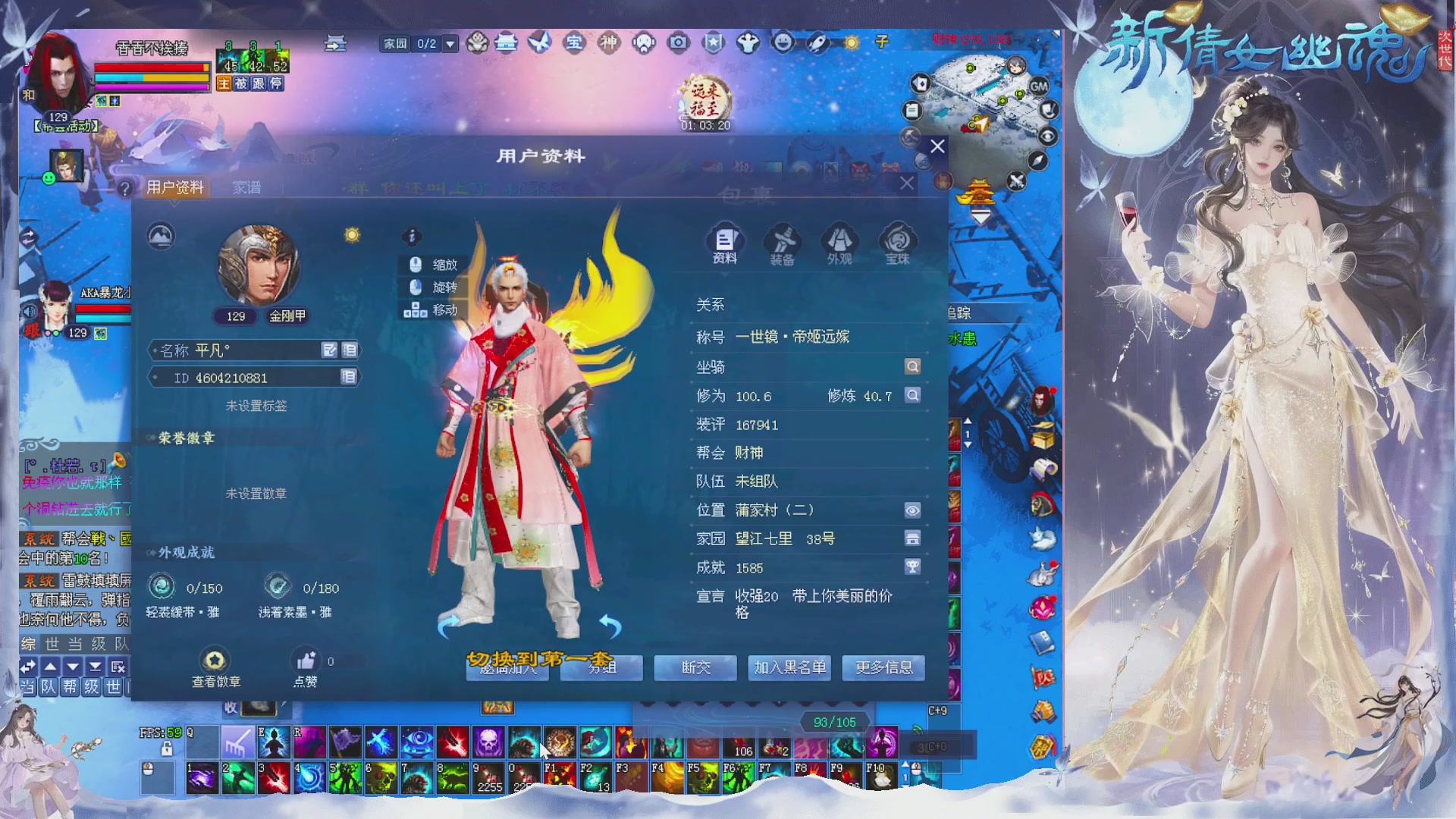
Task: Toggle the location visibility eye beside 蒲家村
Action: [x=912, y=510]
